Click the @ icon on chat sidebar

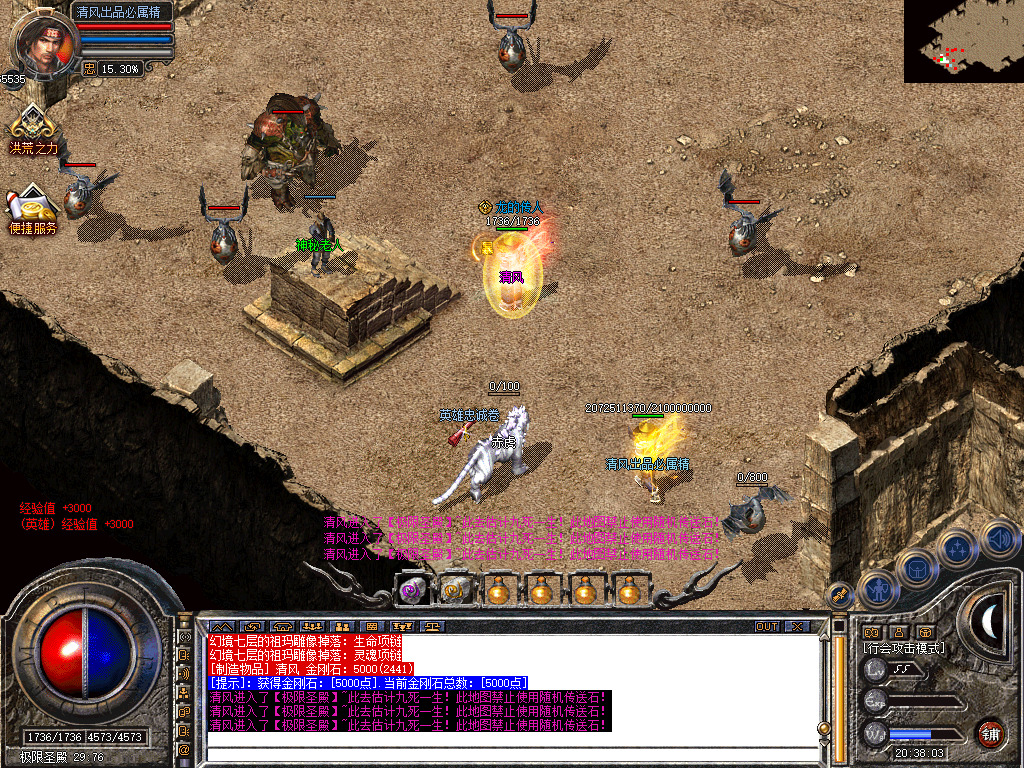click(185, 749)
